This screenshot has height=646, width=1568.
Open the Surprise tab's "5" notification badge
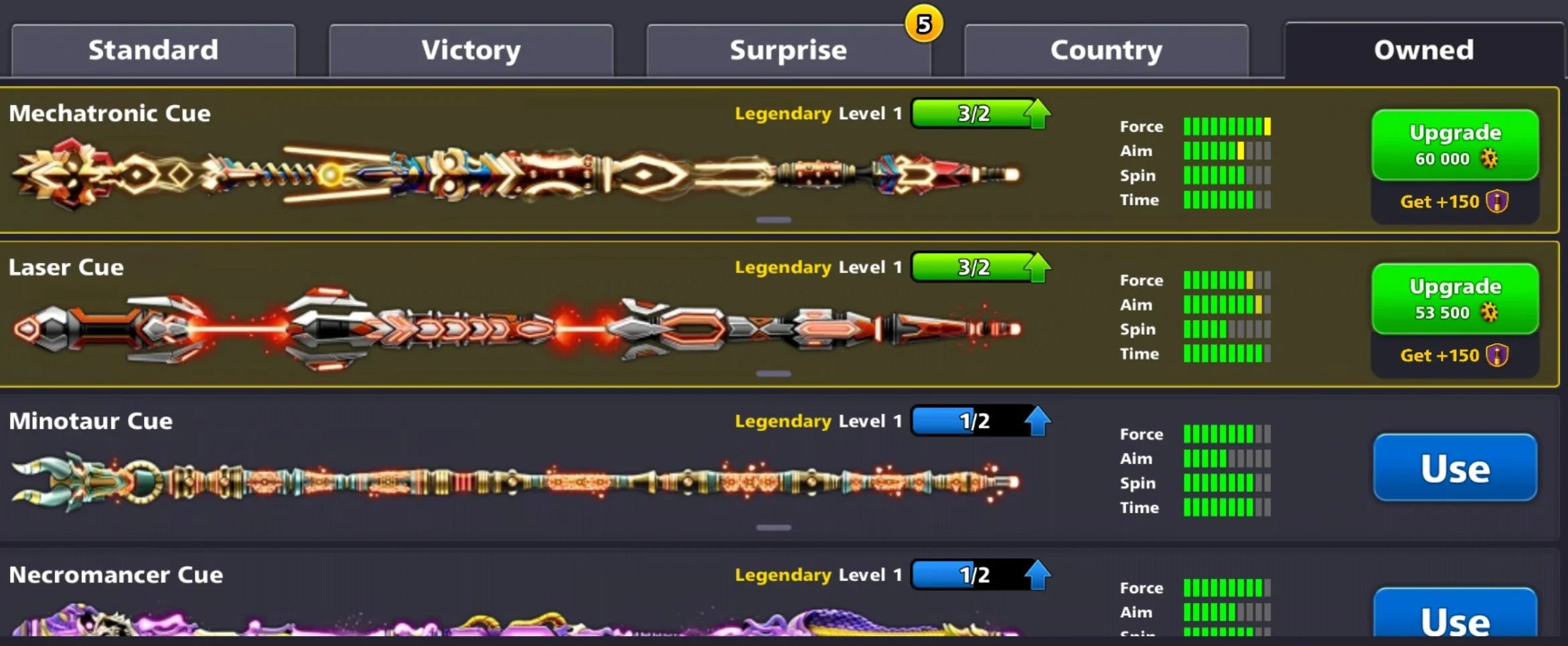click(x=923, y=25)
